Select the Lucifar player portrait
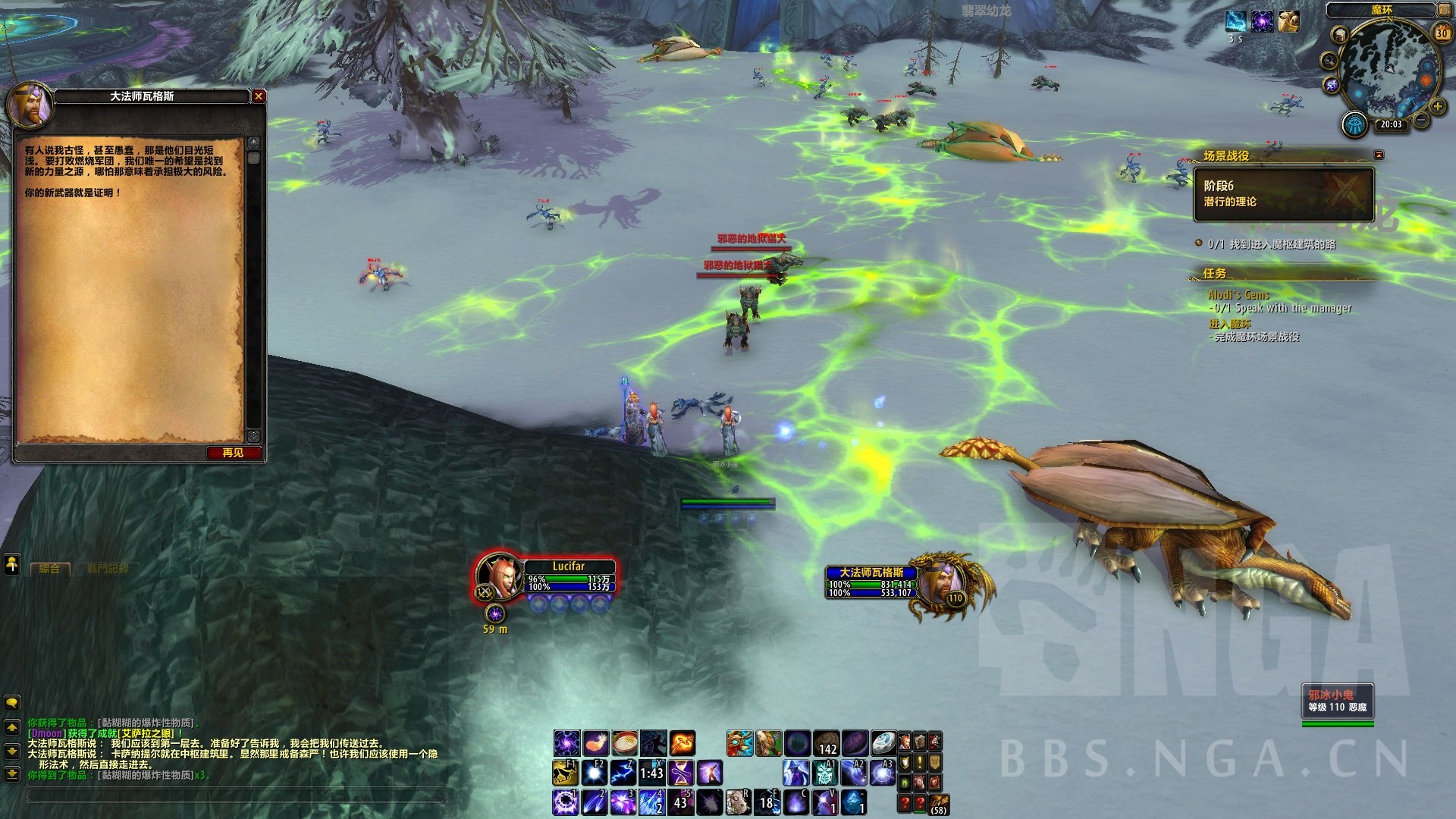 coord(499,576)
